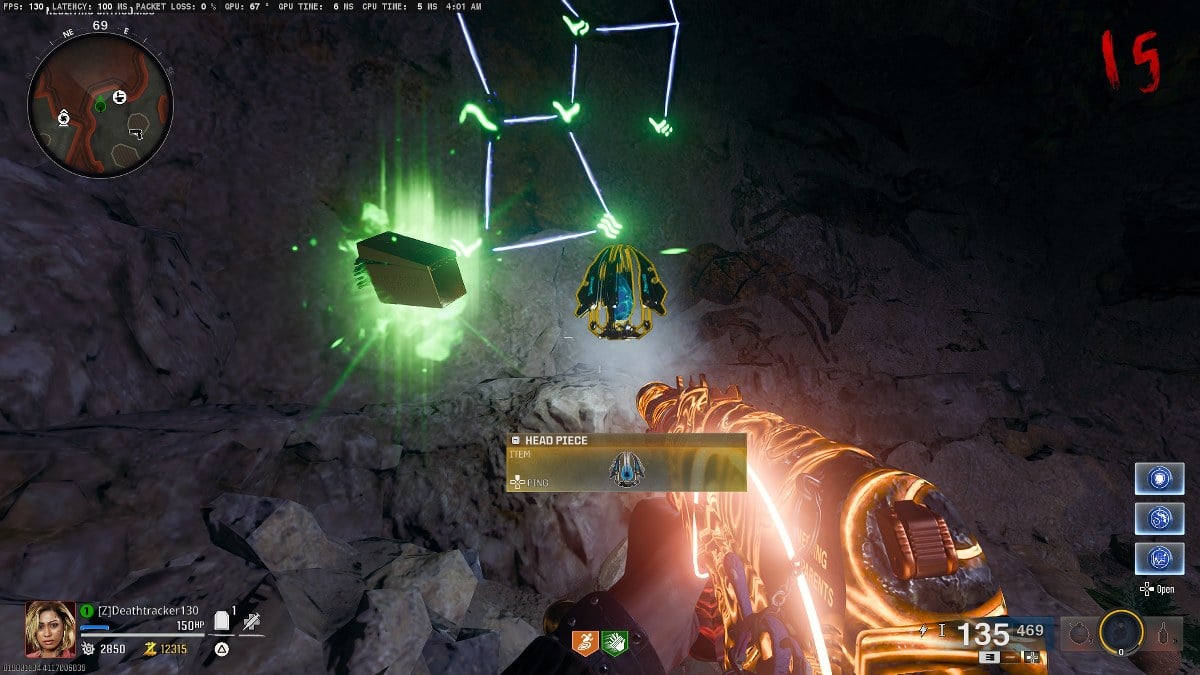Choose the middle blue circular augment icon

[1159, 518]
